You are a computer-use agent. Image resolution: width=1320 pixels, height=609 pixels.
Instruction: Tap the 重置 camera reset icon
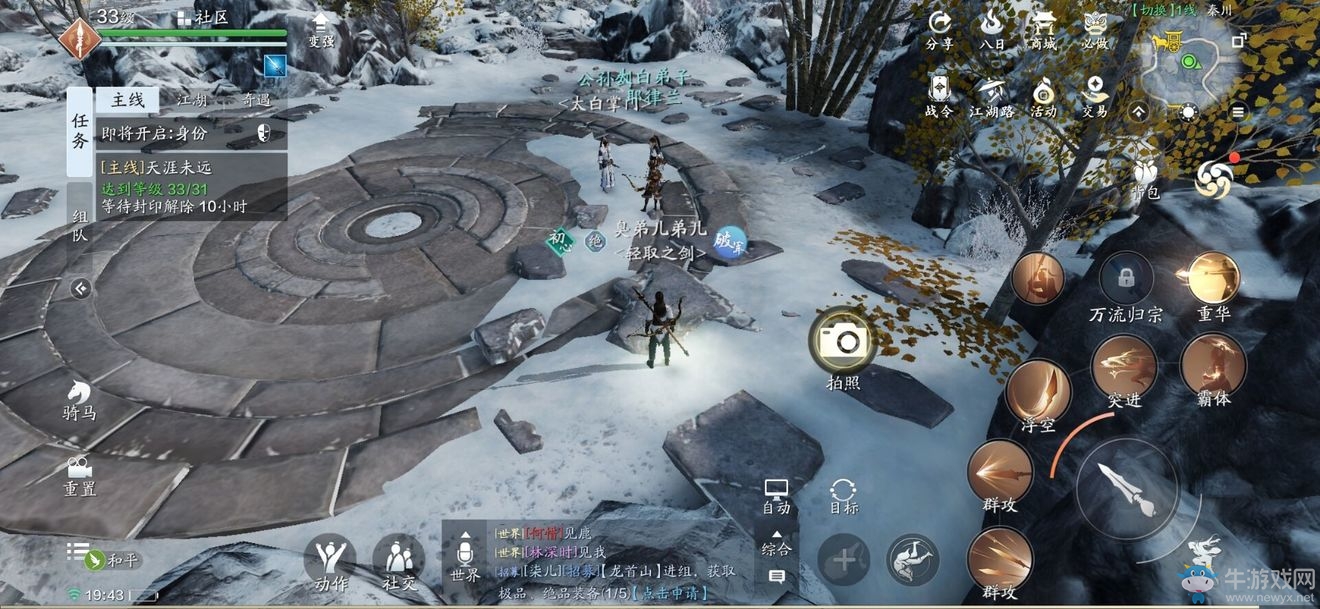pos(80,475)
